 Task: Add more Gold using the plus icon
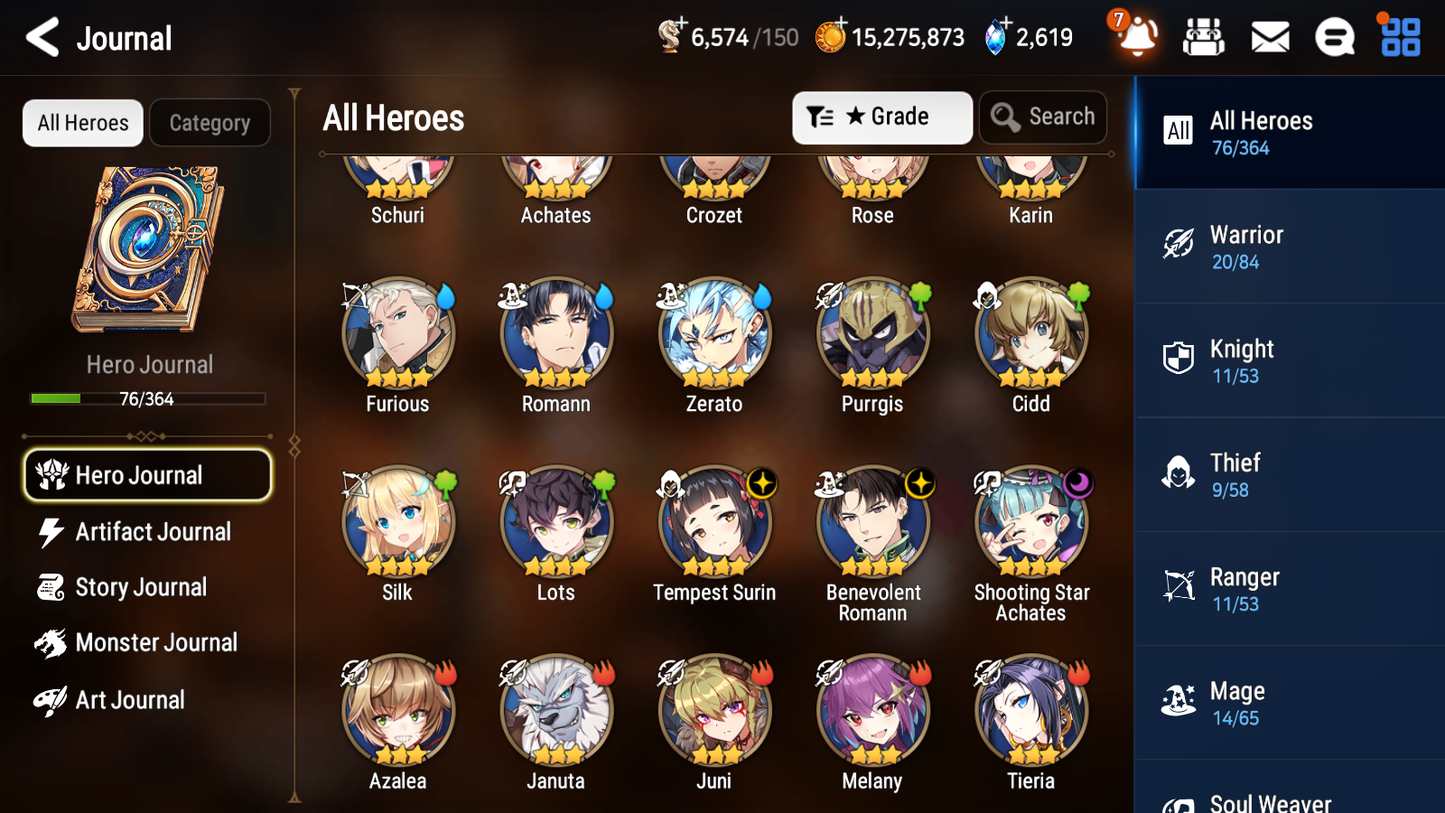coord(841,25)
